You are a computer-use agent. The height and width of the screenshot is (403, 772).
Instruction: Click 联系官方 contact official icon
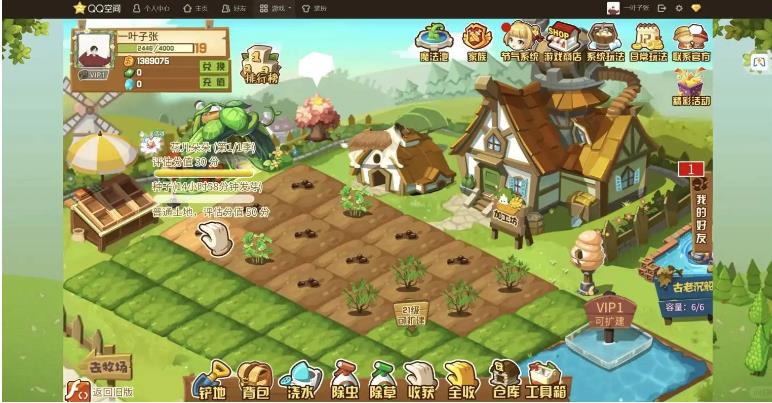coord(691,43)
